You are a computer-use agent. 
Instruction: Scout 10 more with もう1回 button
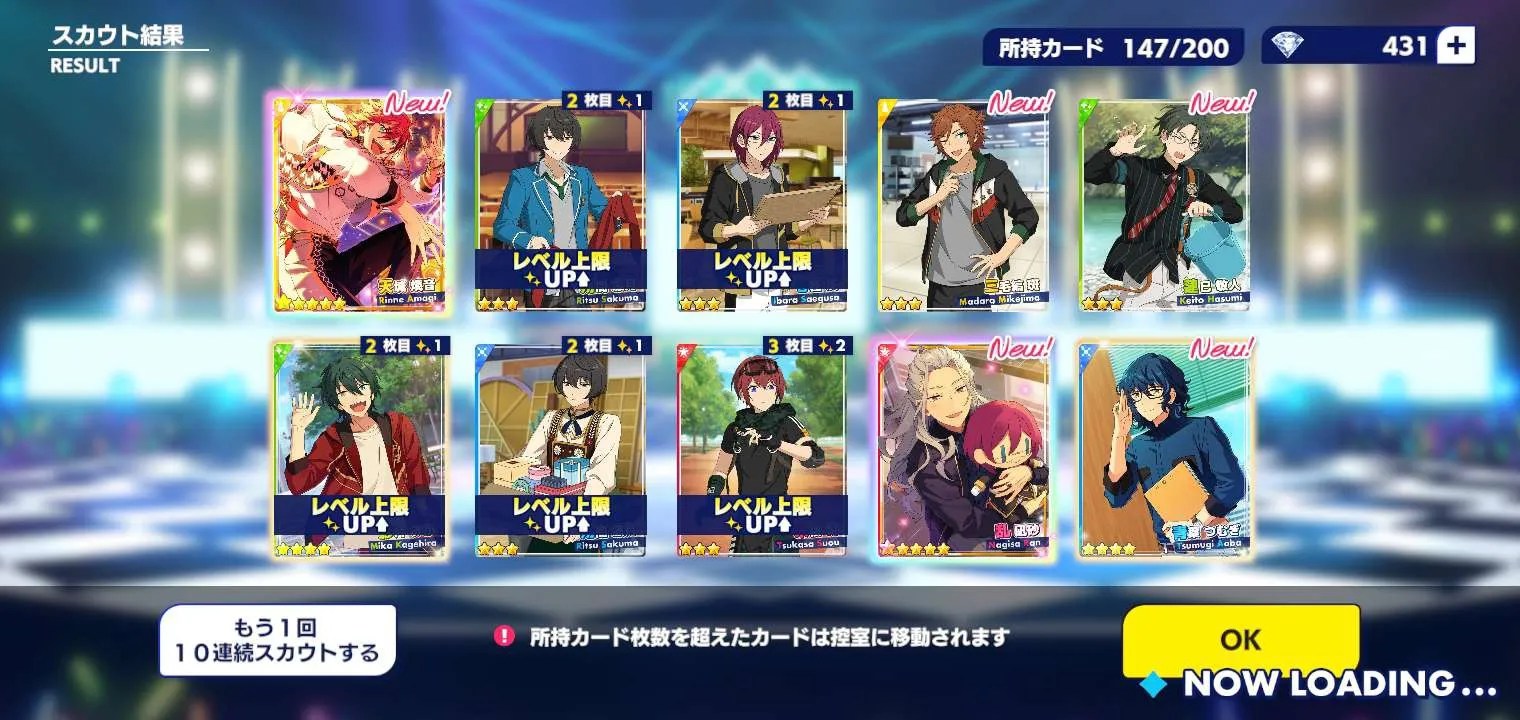click(x=277, y=641)
